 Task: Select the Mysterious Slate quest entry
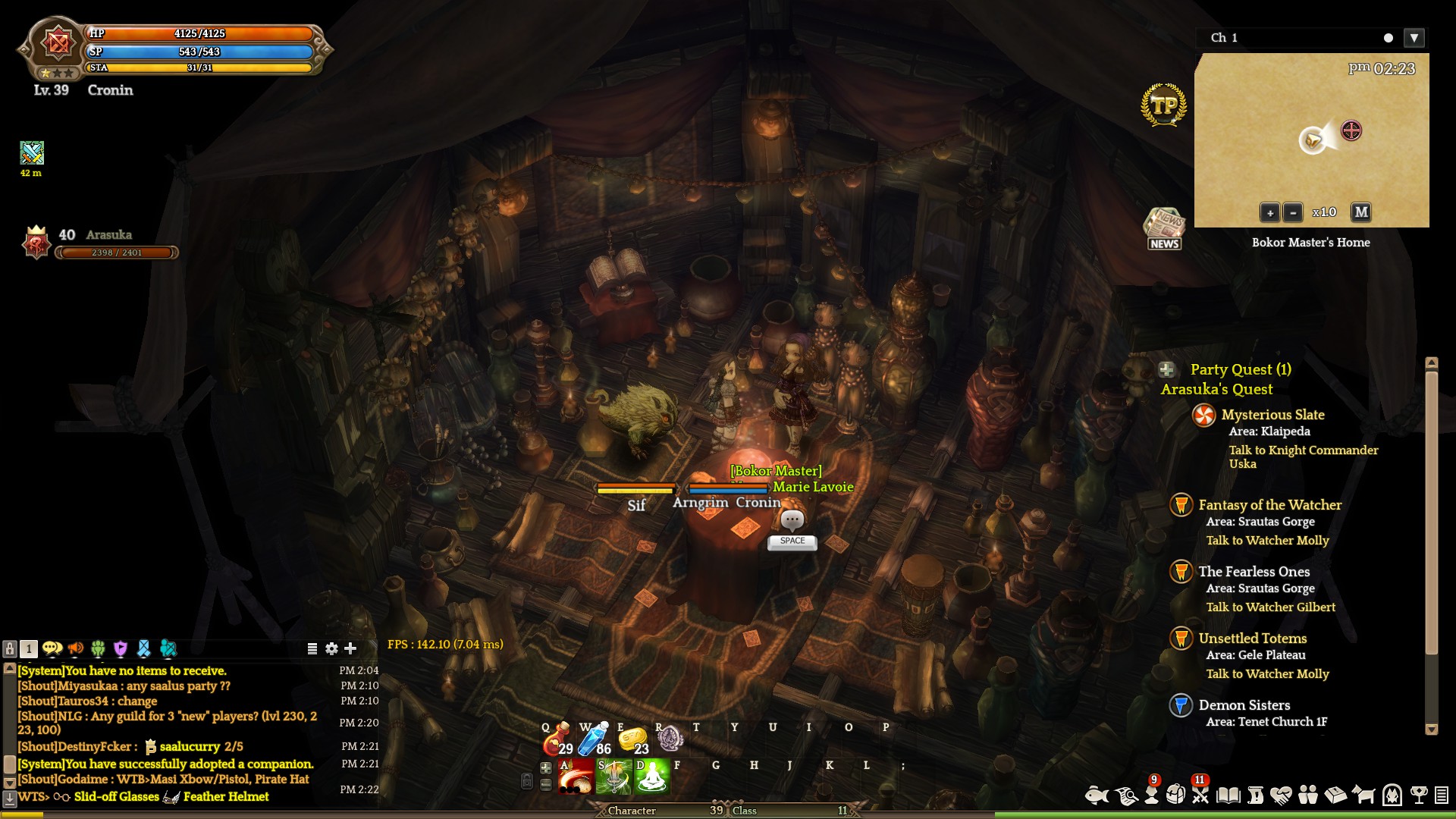pos(1272,415)
